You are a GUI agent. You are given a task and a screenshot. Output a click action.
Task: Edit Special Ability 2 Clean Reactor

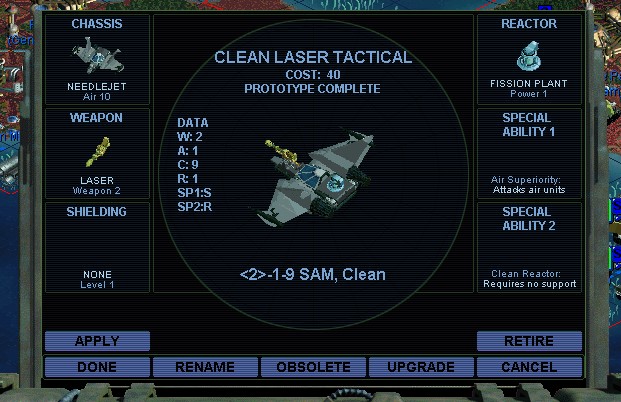[529, 246]
